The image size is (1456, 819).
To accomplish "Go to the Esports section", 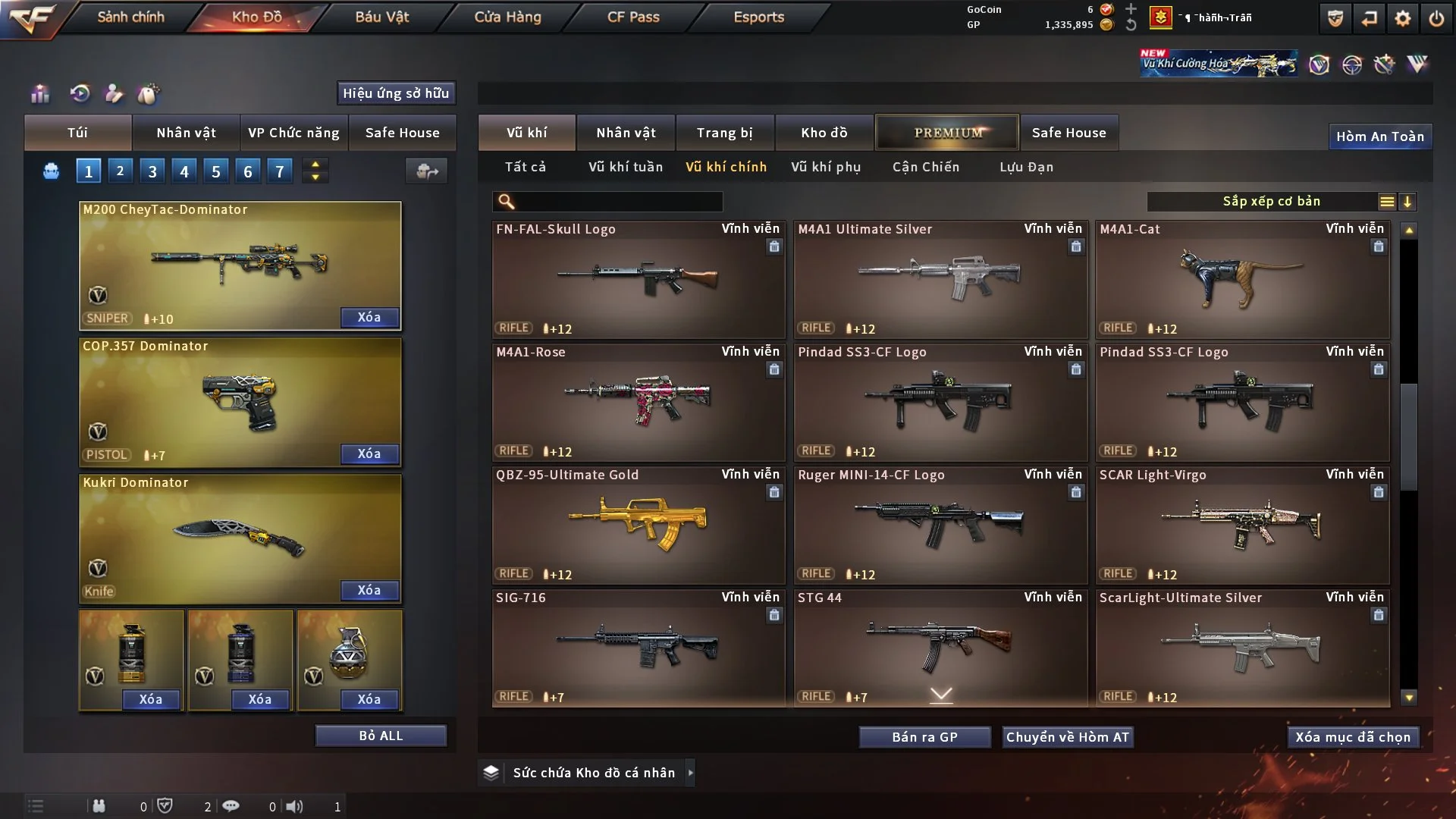I will point(758,17).
